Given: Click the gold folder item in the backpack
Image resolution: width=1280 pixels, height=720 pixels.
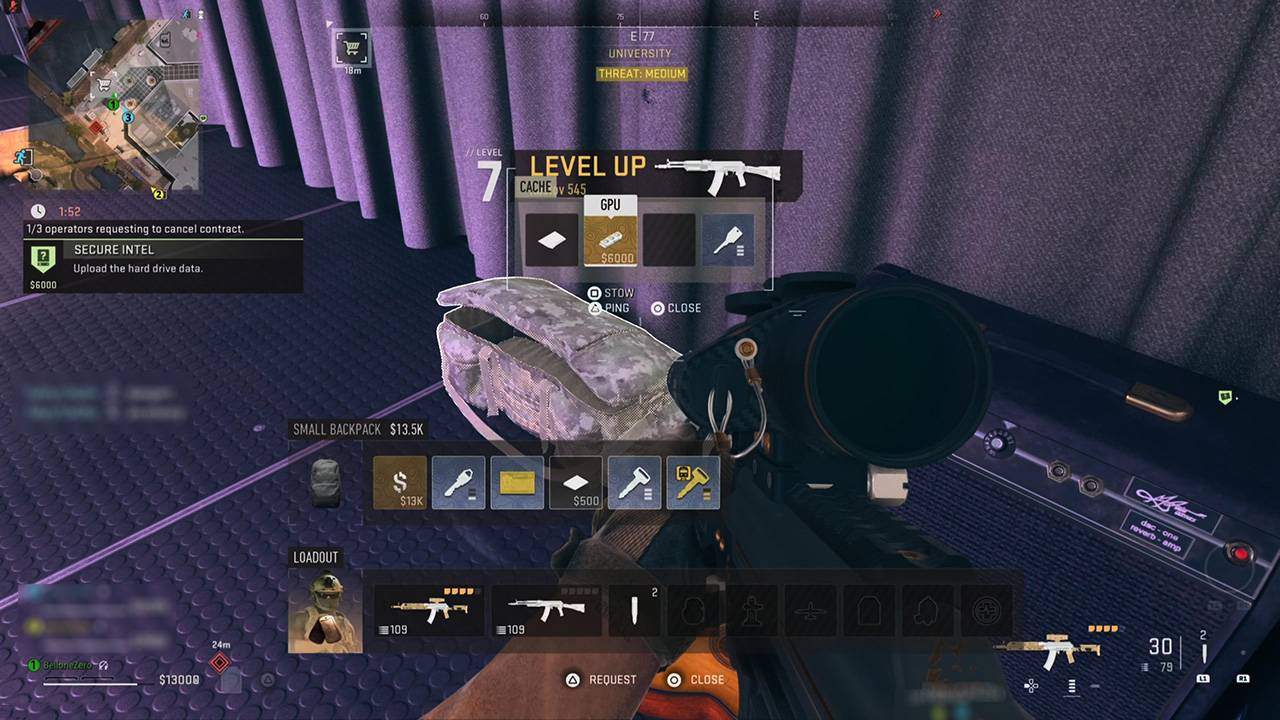Looking at the screenshot, I should (x=517, y=482).
